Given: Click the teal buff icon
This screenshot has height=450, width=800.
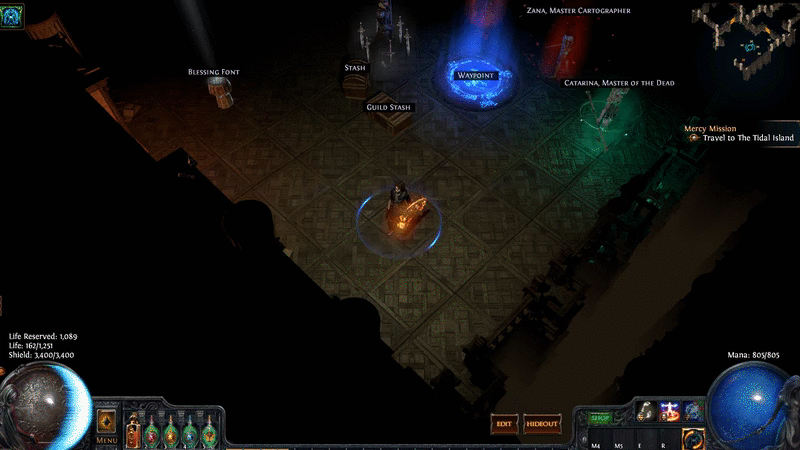Looking at the screenshot, I should click(x=13, y=14).
